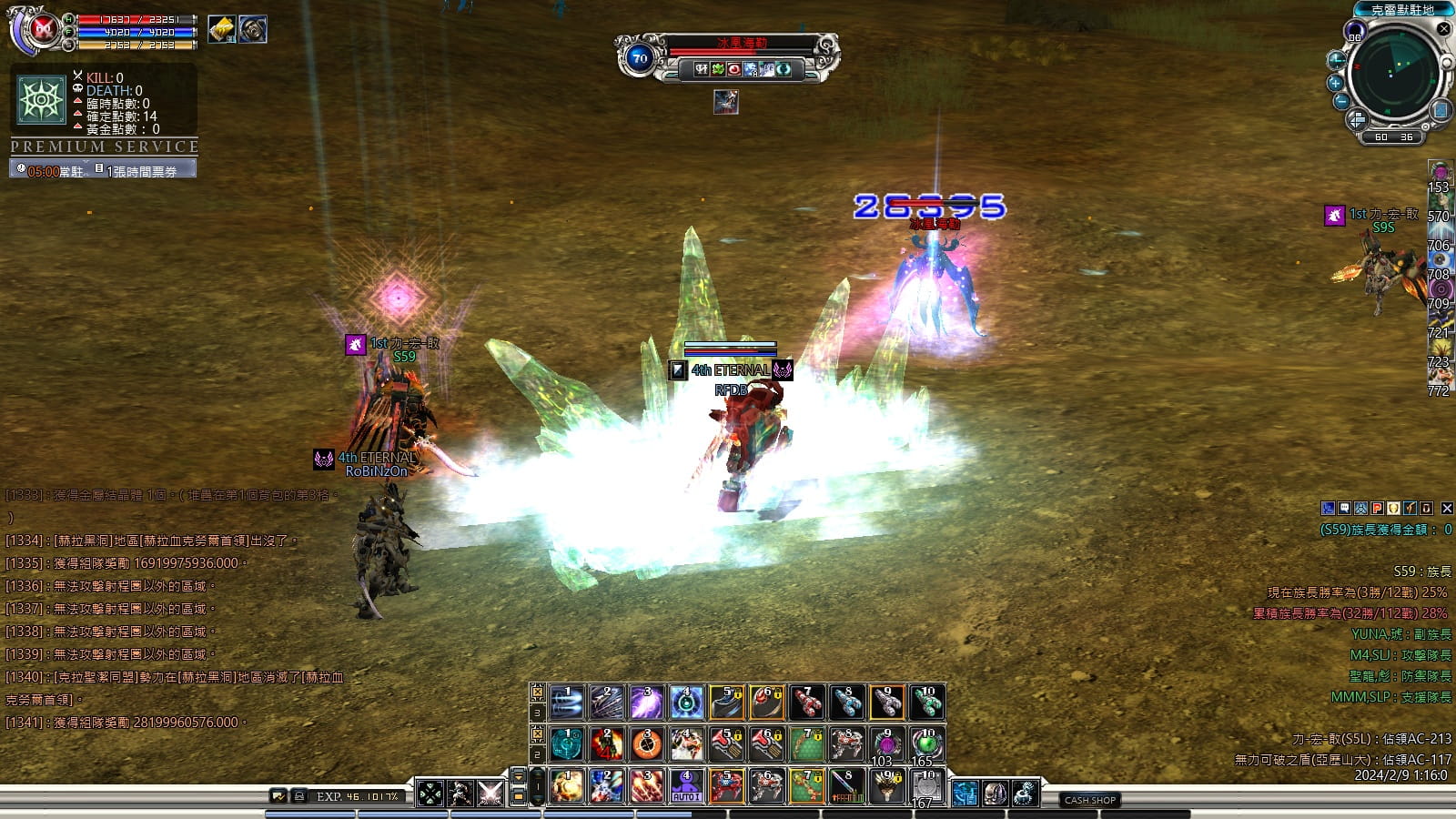The image size is (1456, 819).
Task: Close the chat panel on right
Action: pos(1447,508)
